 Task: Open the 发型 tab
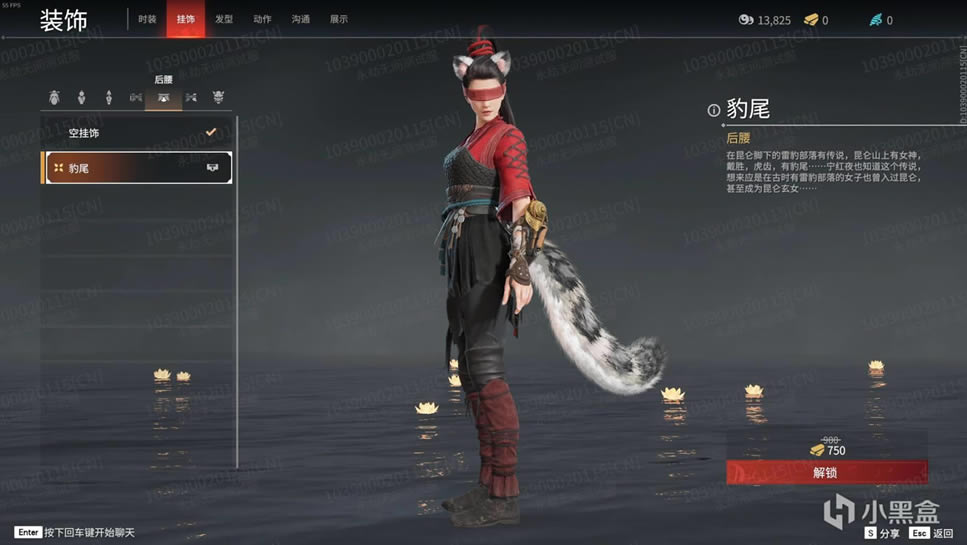click(224, 19)
